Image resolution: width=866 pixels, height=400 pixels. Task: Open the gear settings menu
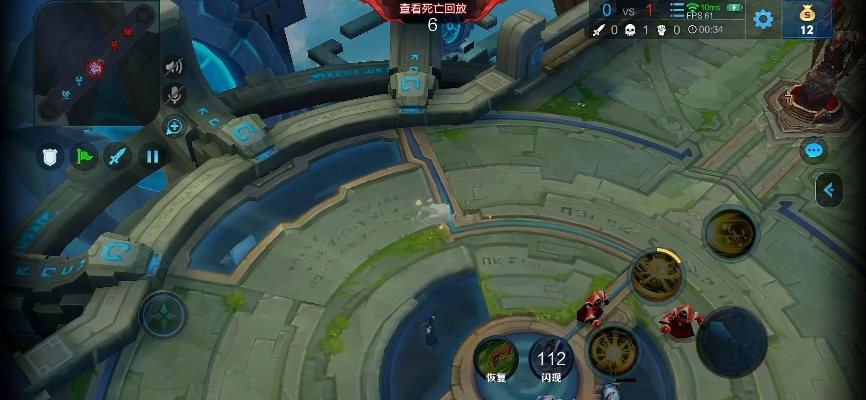pyautogui.click(x=763, y=19)
